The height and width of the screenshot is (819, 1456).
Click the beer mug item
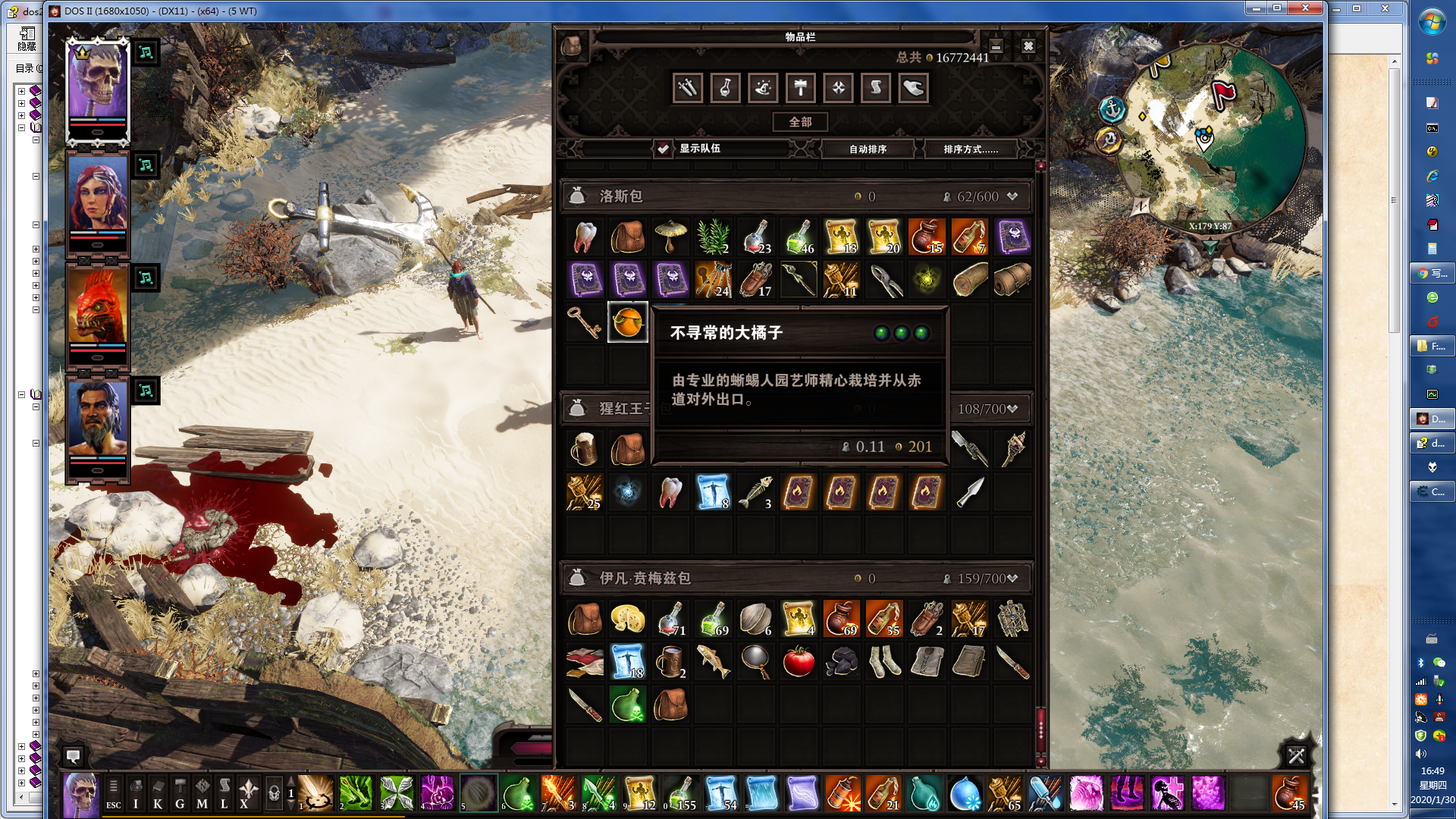coord(585,450)
